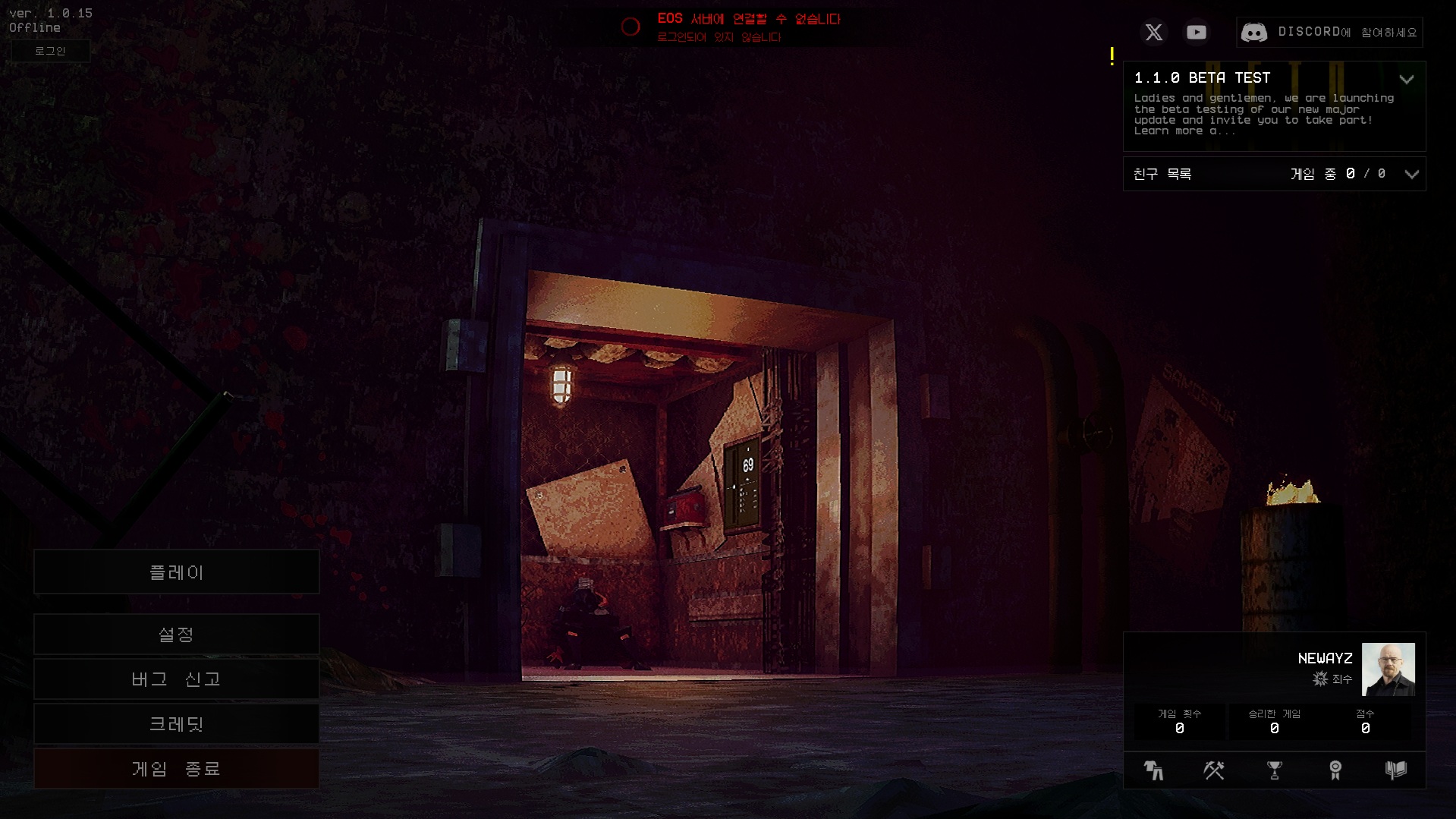Open the trophy icon

tap(1275, 770)
